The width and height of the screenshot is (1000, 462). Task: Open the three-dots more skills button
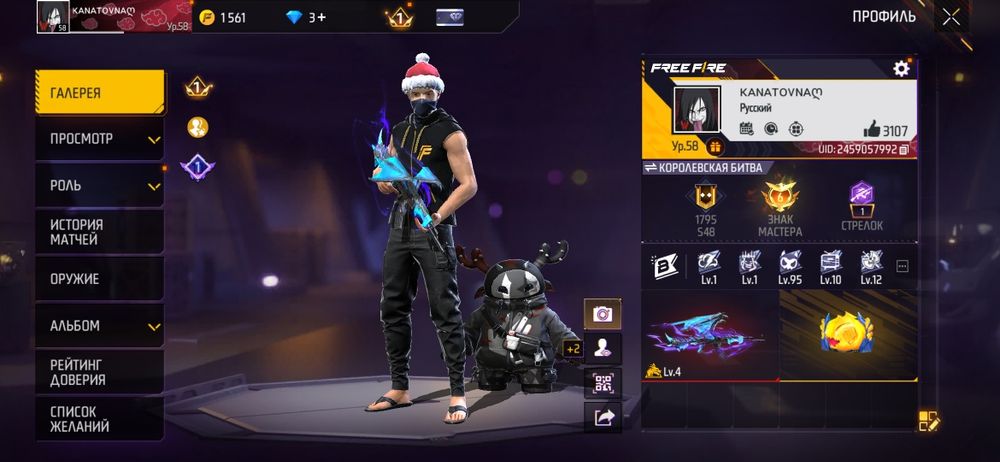tap(902, 267)
